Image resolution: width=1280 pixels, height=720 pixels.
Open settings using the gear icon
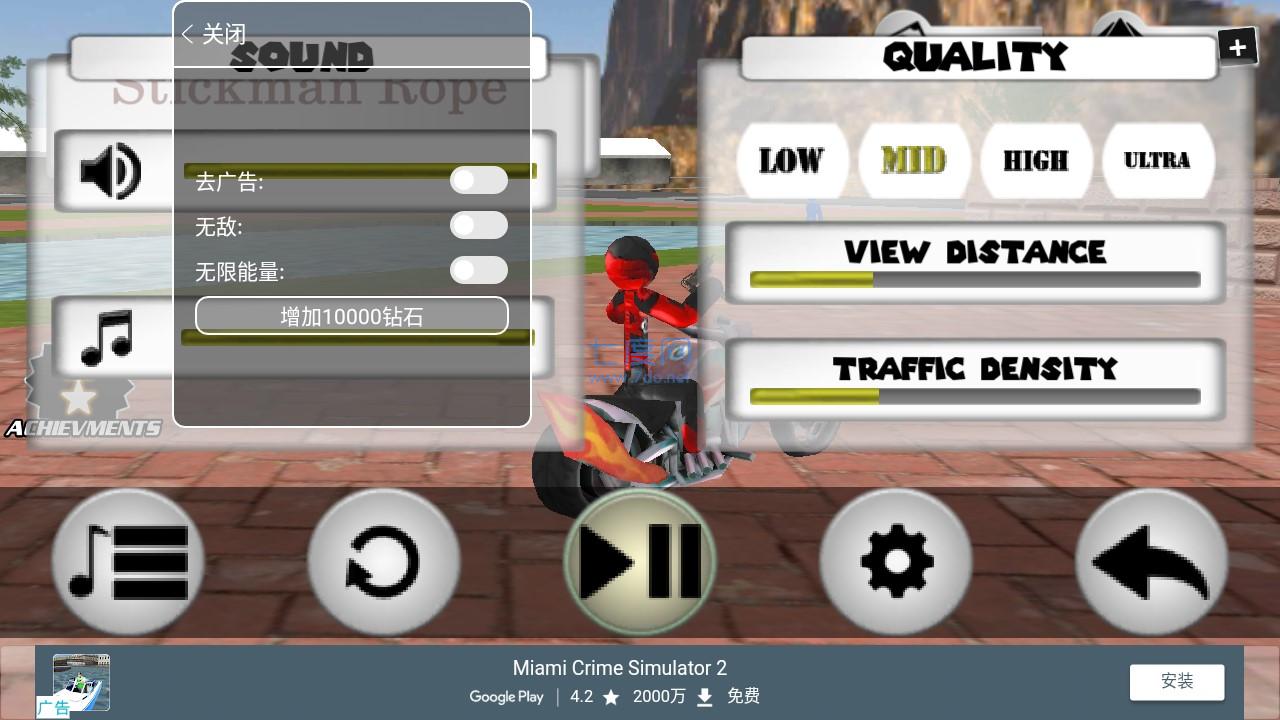coord(895,561)
